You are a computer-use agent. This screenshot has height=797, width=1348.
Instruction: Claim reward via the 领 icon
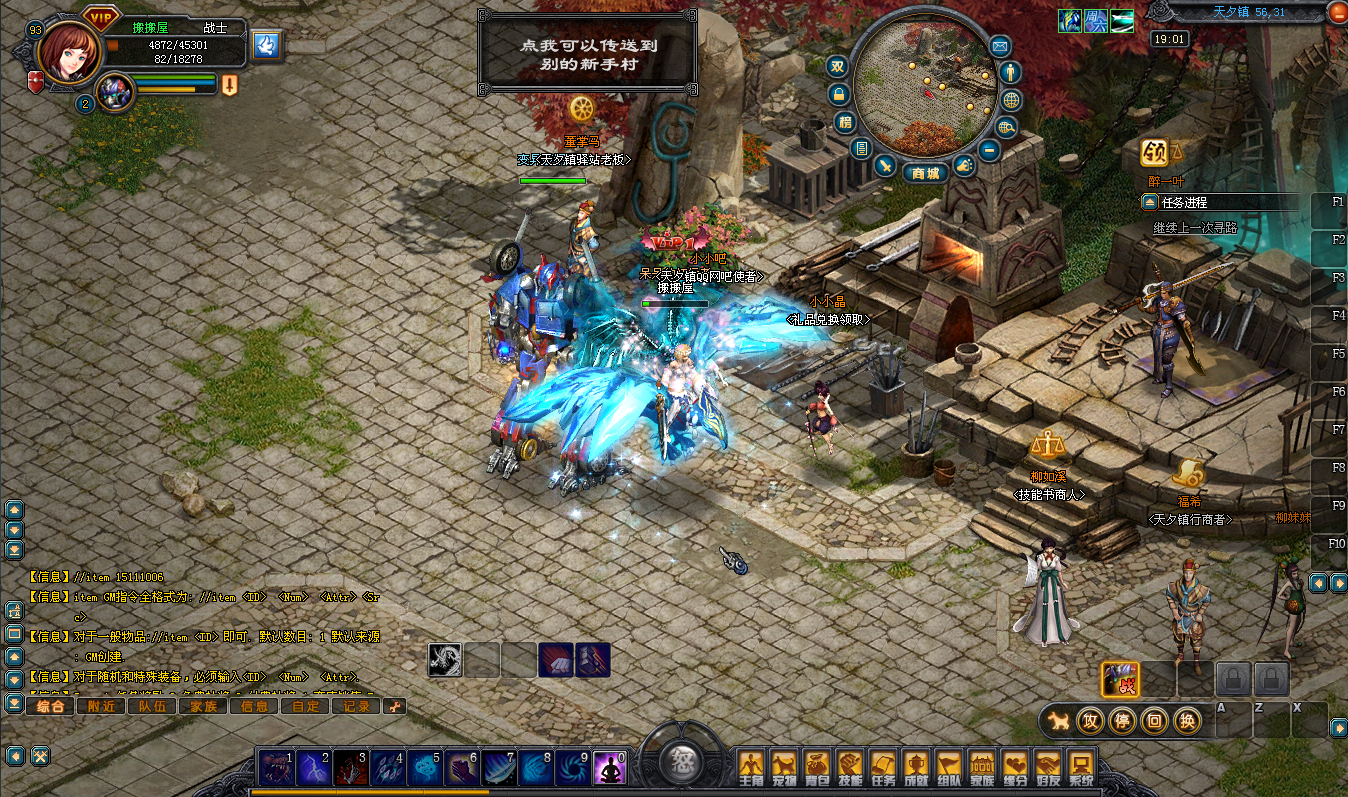click(x=1156, y=153)
